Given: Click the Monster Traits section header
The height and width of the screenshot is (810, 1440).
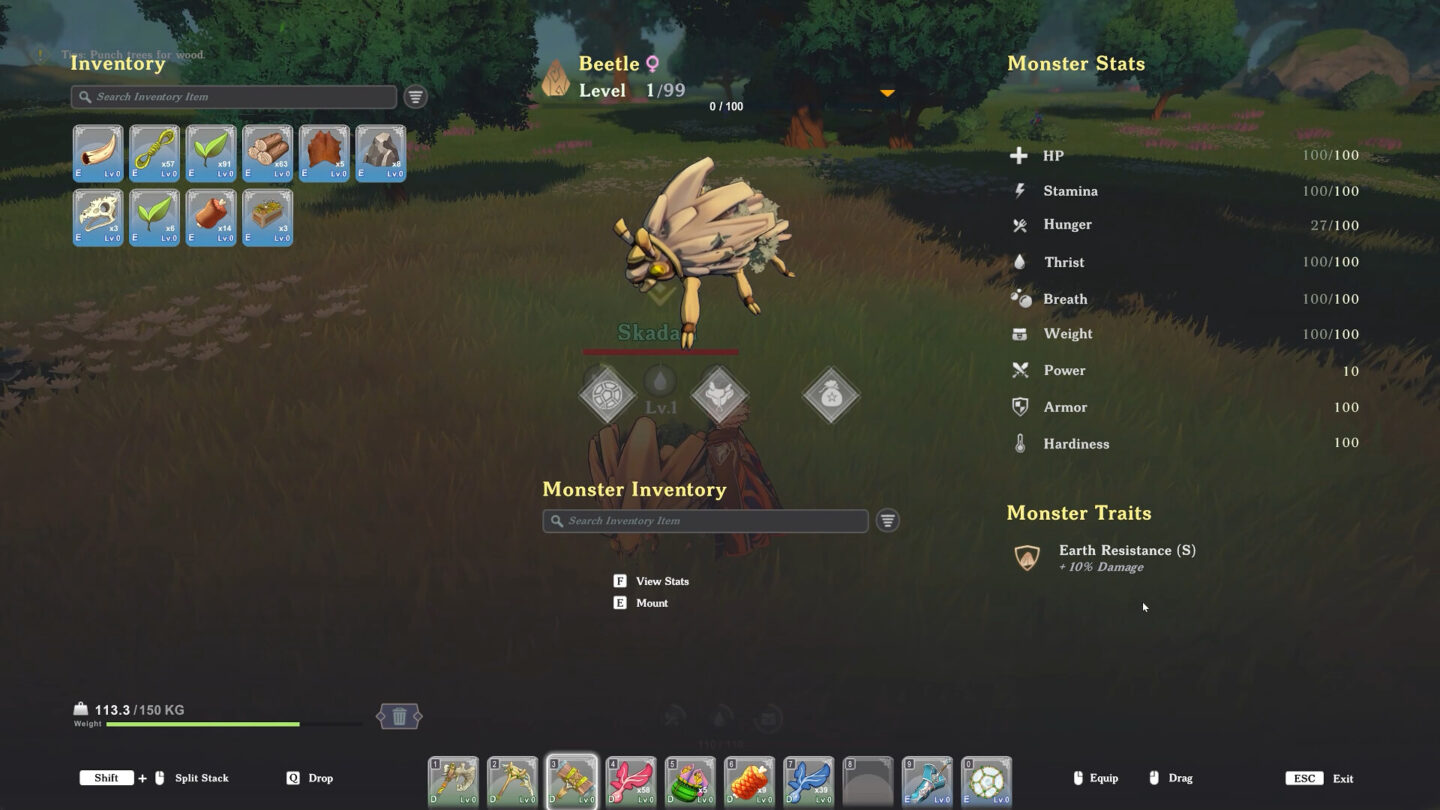Looking at the screenshot, I should 1079,513.
